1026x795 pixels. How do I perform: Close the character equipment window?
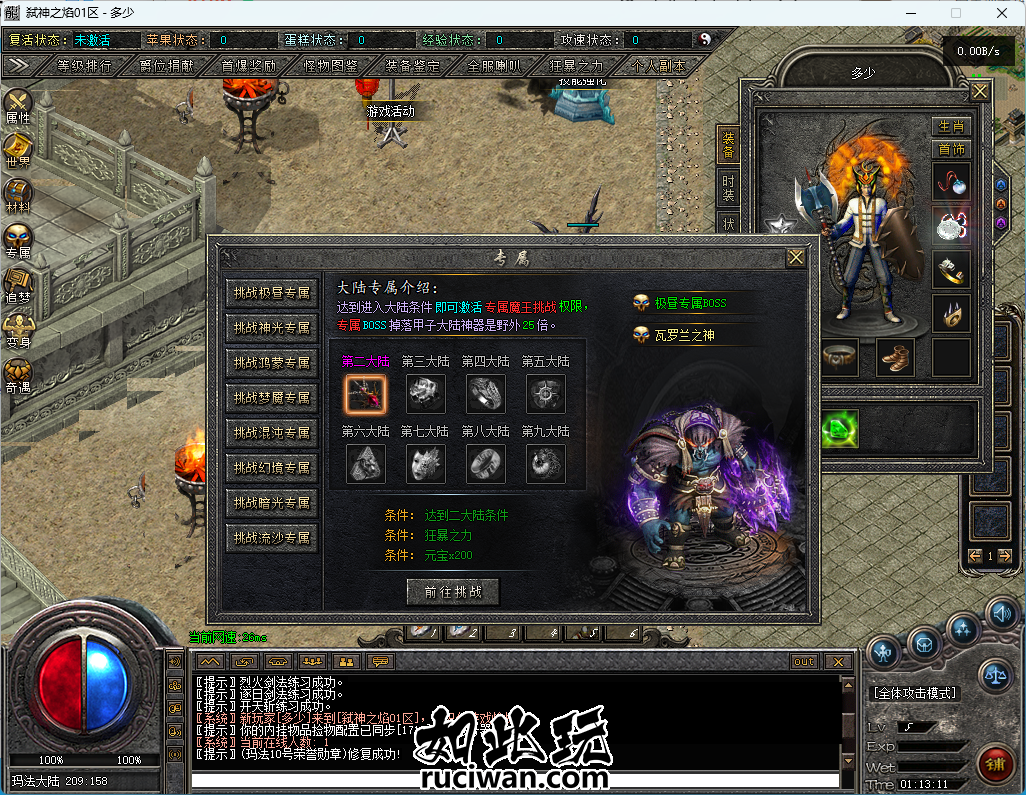pyautogui.click(x=979, y=91)
